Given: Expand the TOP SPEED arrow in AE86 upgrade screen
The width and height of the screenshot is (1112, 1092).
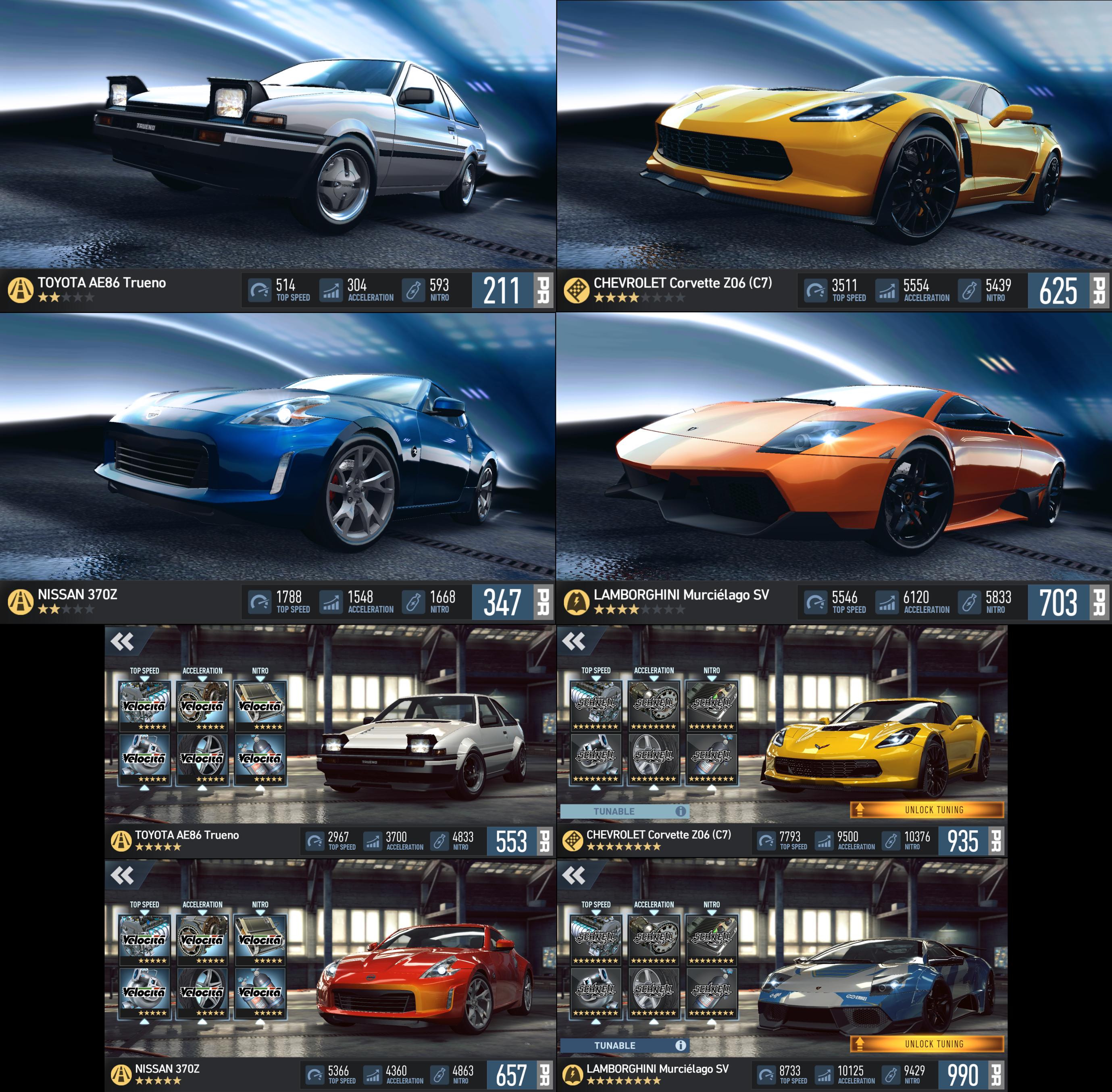Looking at the screenshot, I should coord(146,679).
